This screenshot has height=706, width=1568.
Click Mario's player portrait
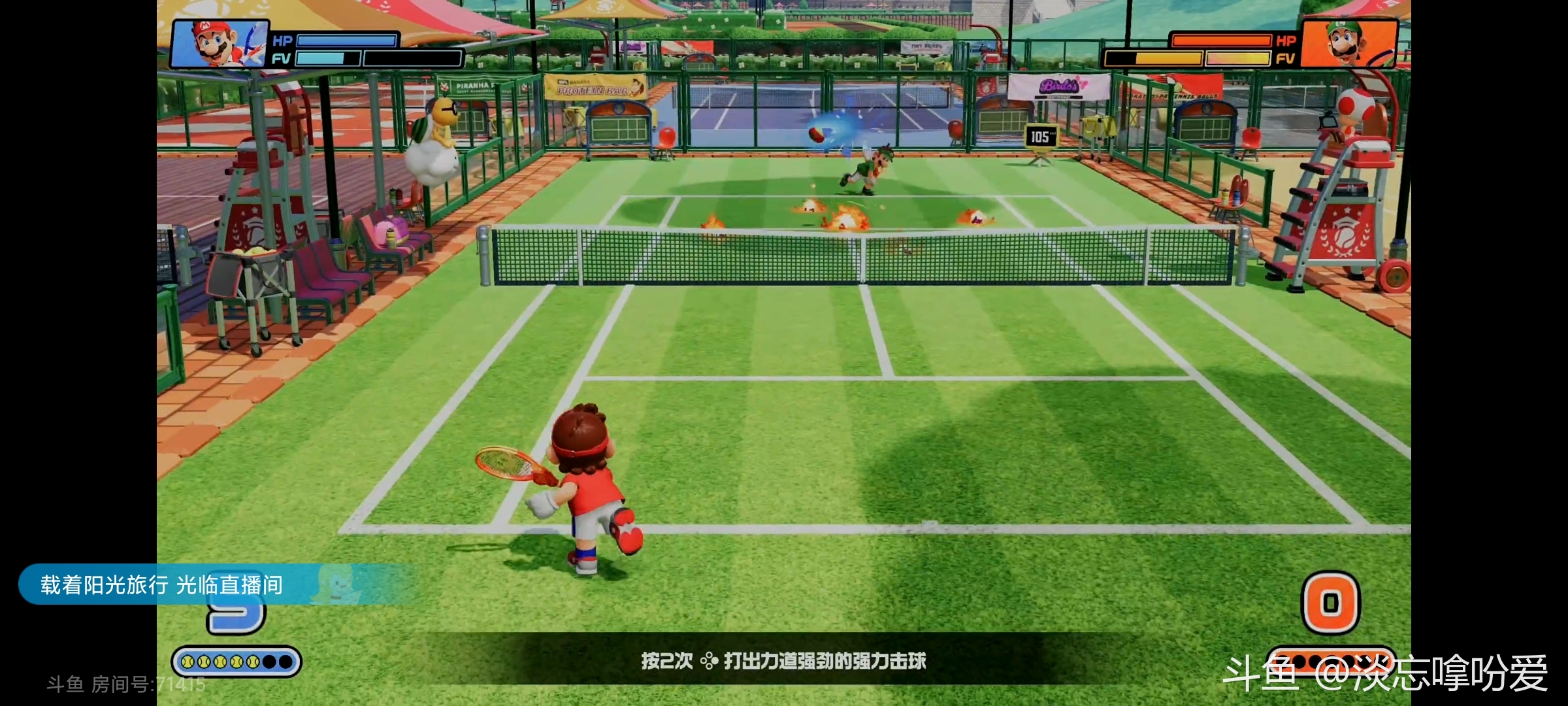(219, 44)
